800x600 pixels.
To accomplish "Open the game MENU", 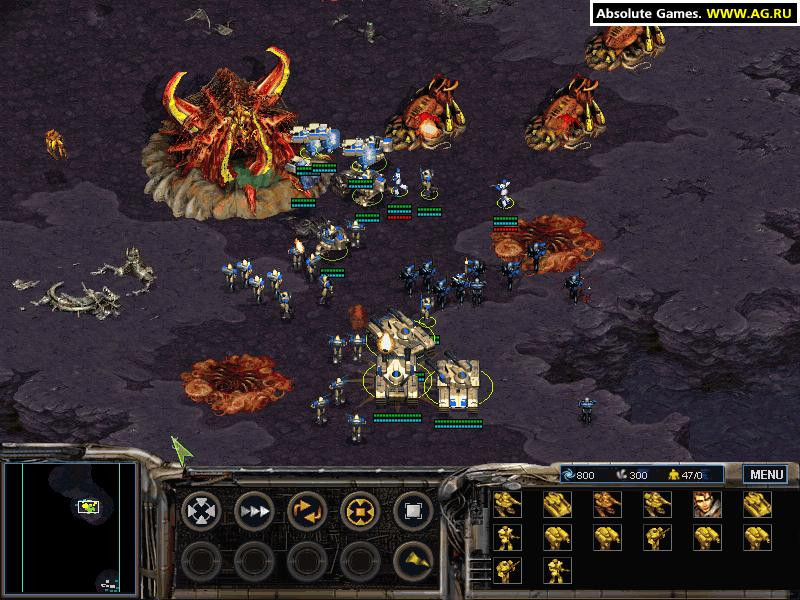I will pyautogui.click(x=765, y=475).
